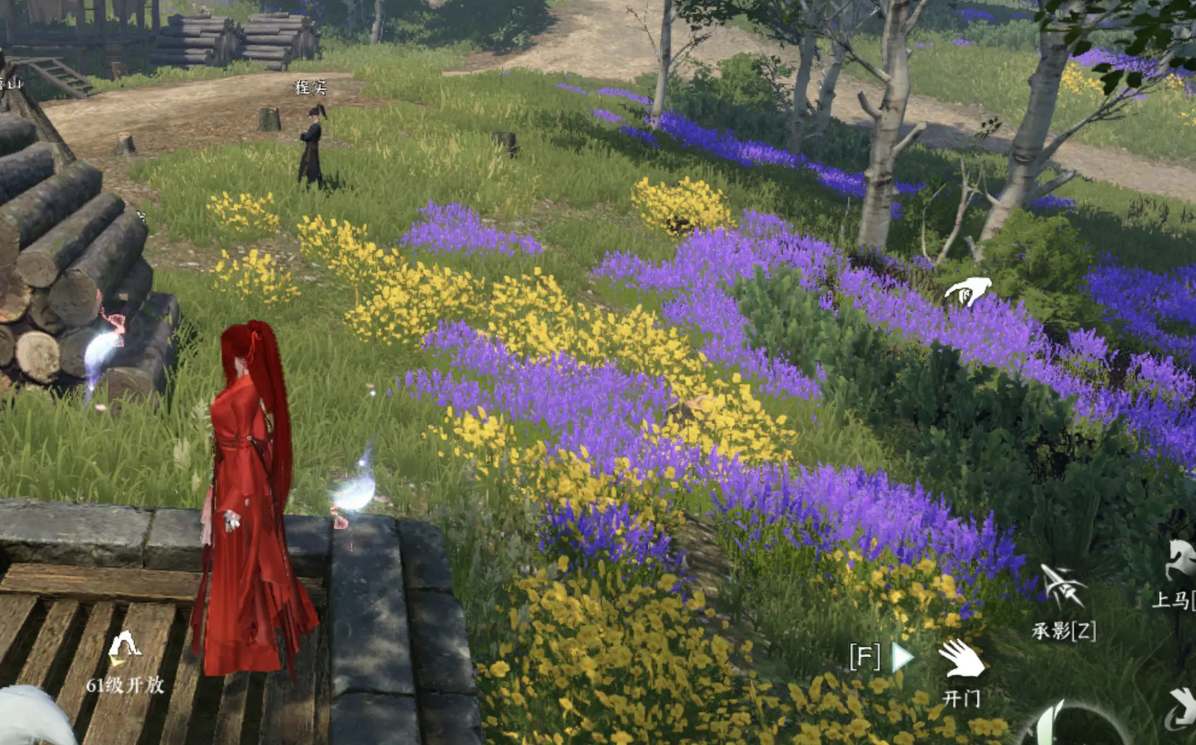The height and width of the screenshot is (745, 1196).
Task: Trigger the curved-arrow dodge icon below 上马
Action: (1181, 709)
